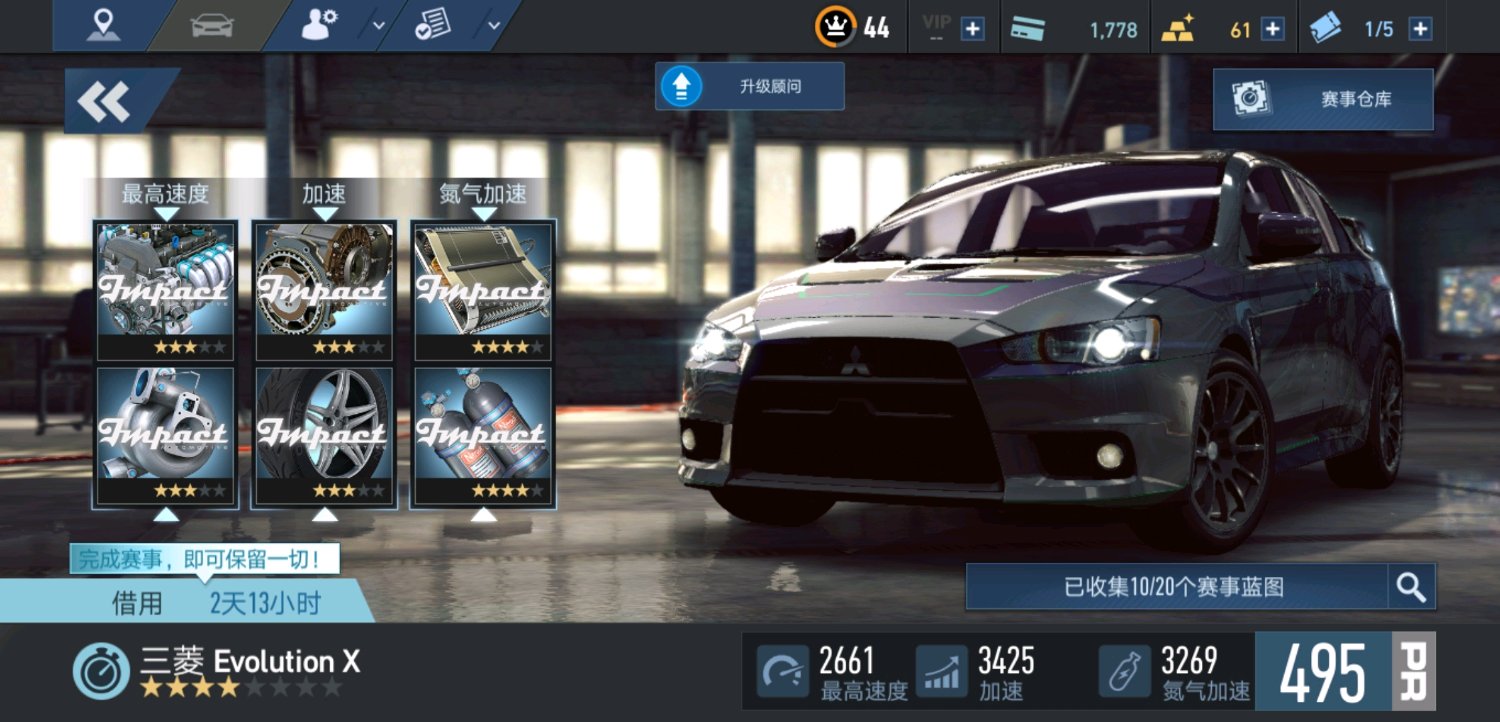Click the player level crown badge

click(x=836, y=27)
